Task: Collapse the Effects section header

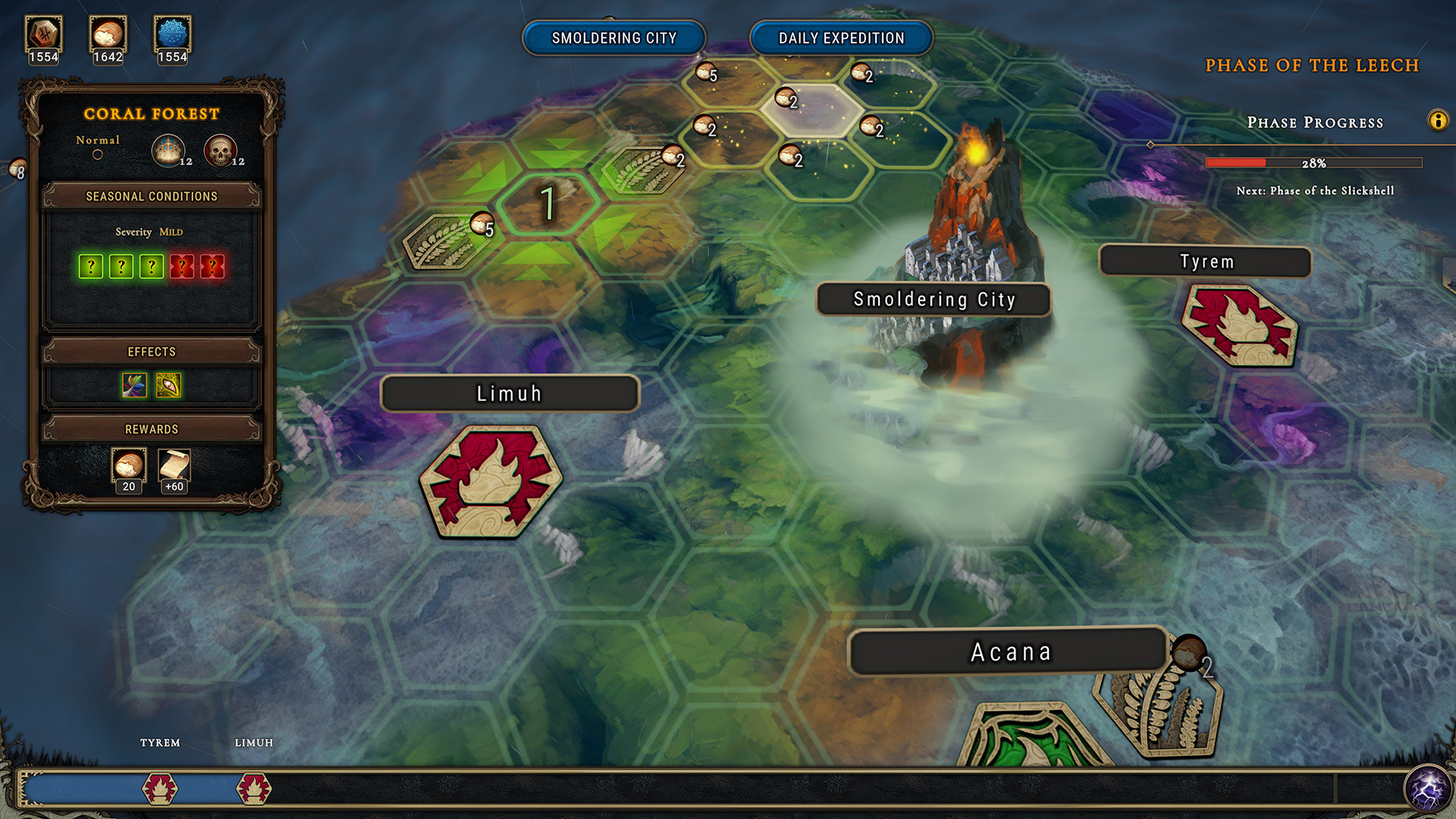Action: (151, 351)
